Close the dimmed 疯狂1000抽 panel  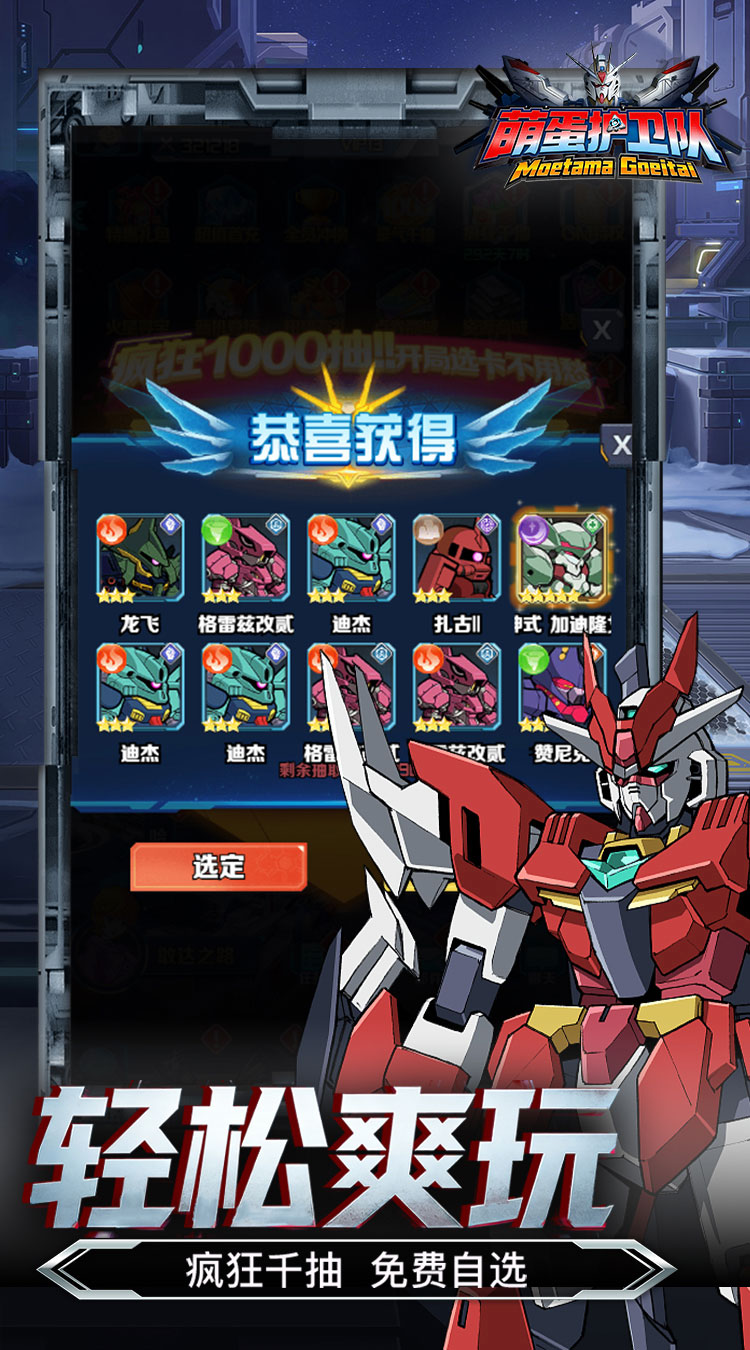[601, 329]
